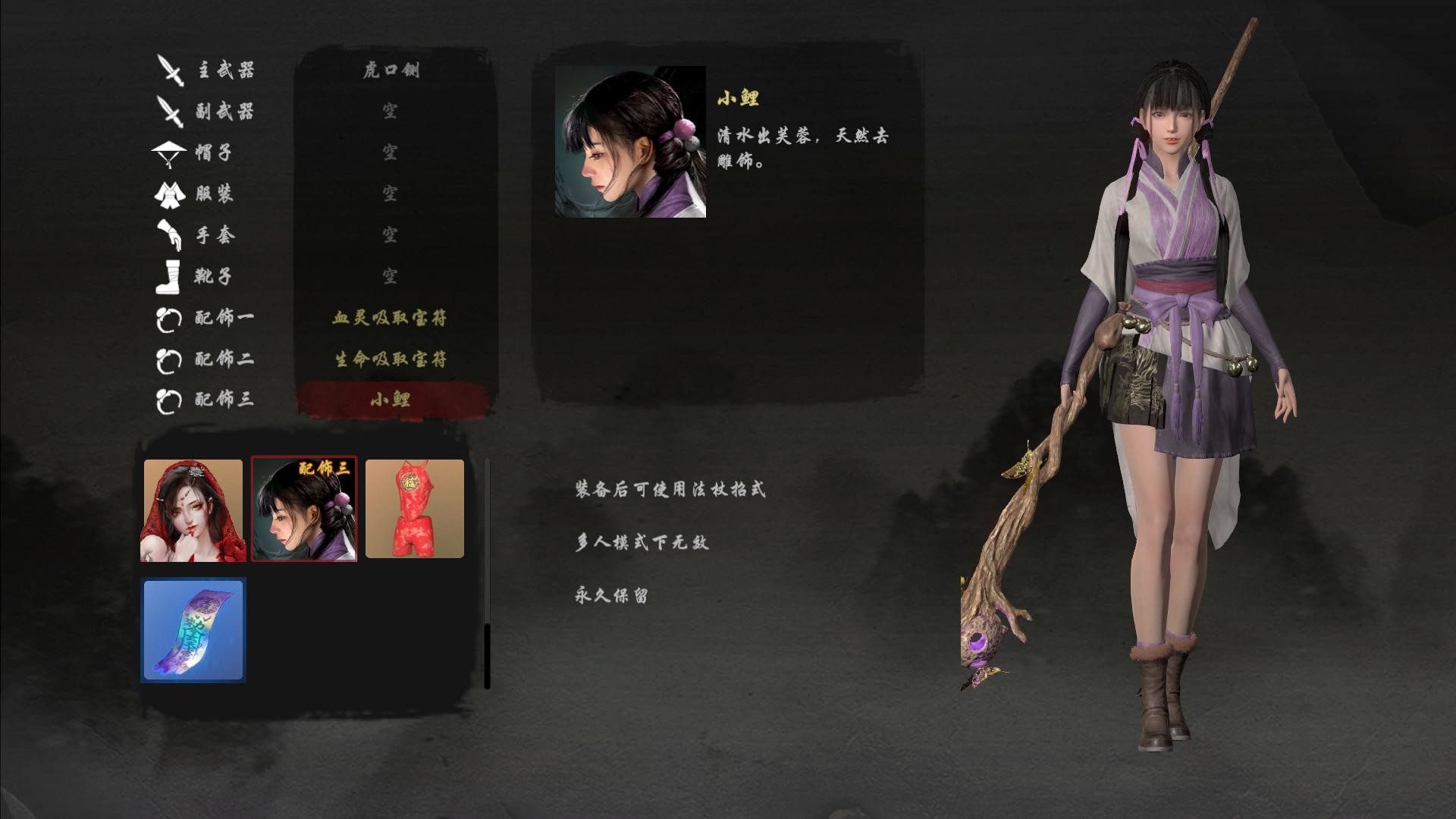Click the empty 帽子 slot marked 空
The width and height of the screenshot is (1456, 819).
(x=391, y=152)
